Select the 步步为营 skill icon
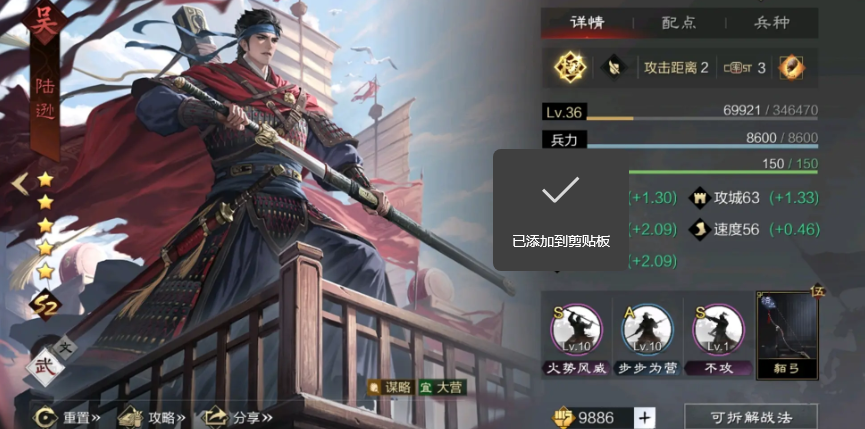This screenshot has width=865, height=429. pos(644,331)
